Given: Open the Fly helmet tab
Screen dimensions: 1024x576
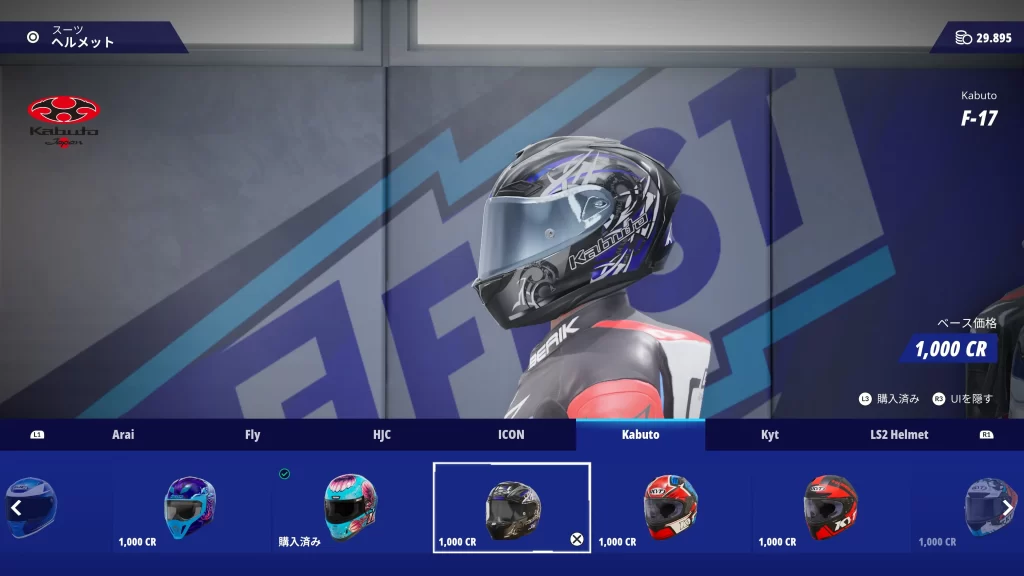Looking at the screenshot, I should pyautogui.click(x=252, y=435).
